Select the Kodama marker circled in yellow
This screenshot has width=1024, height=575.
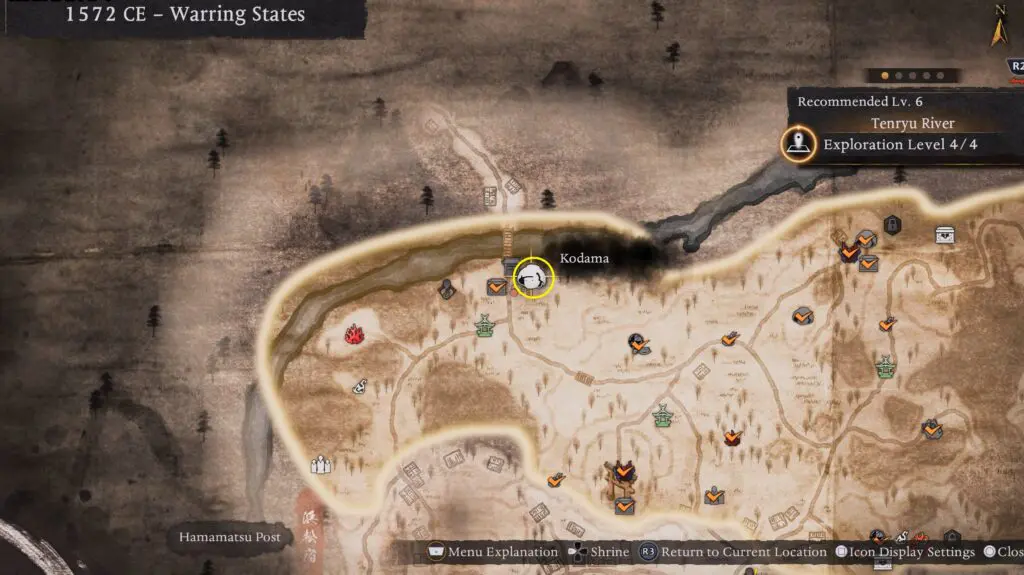(x=534, y=277)
